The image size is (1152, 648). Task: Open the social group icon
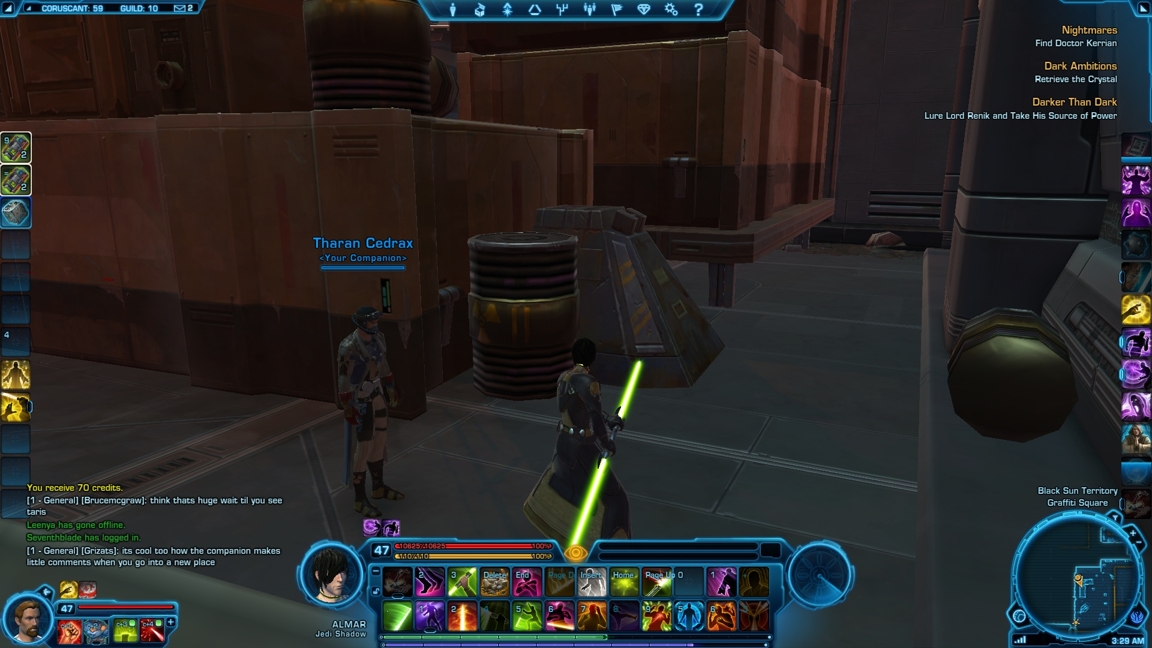point(589,10)
